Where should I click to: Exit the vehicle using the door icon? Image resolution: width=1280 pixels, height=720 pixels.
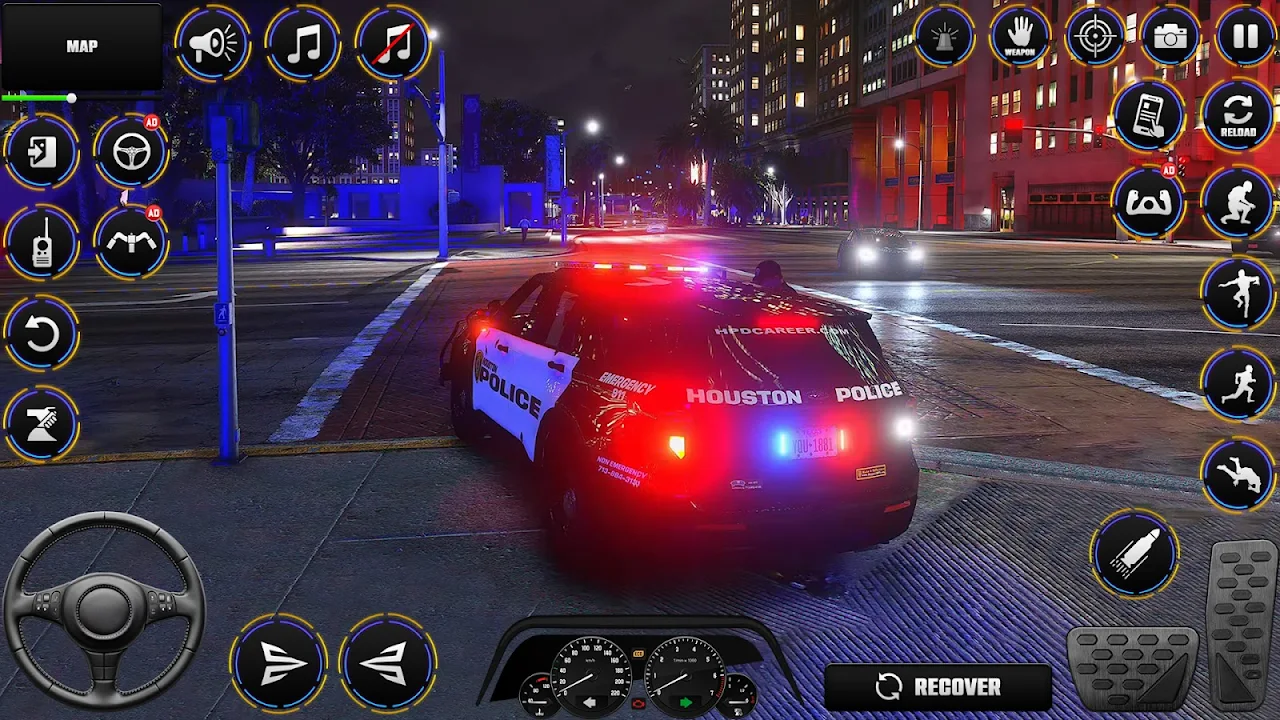(41, 153)
